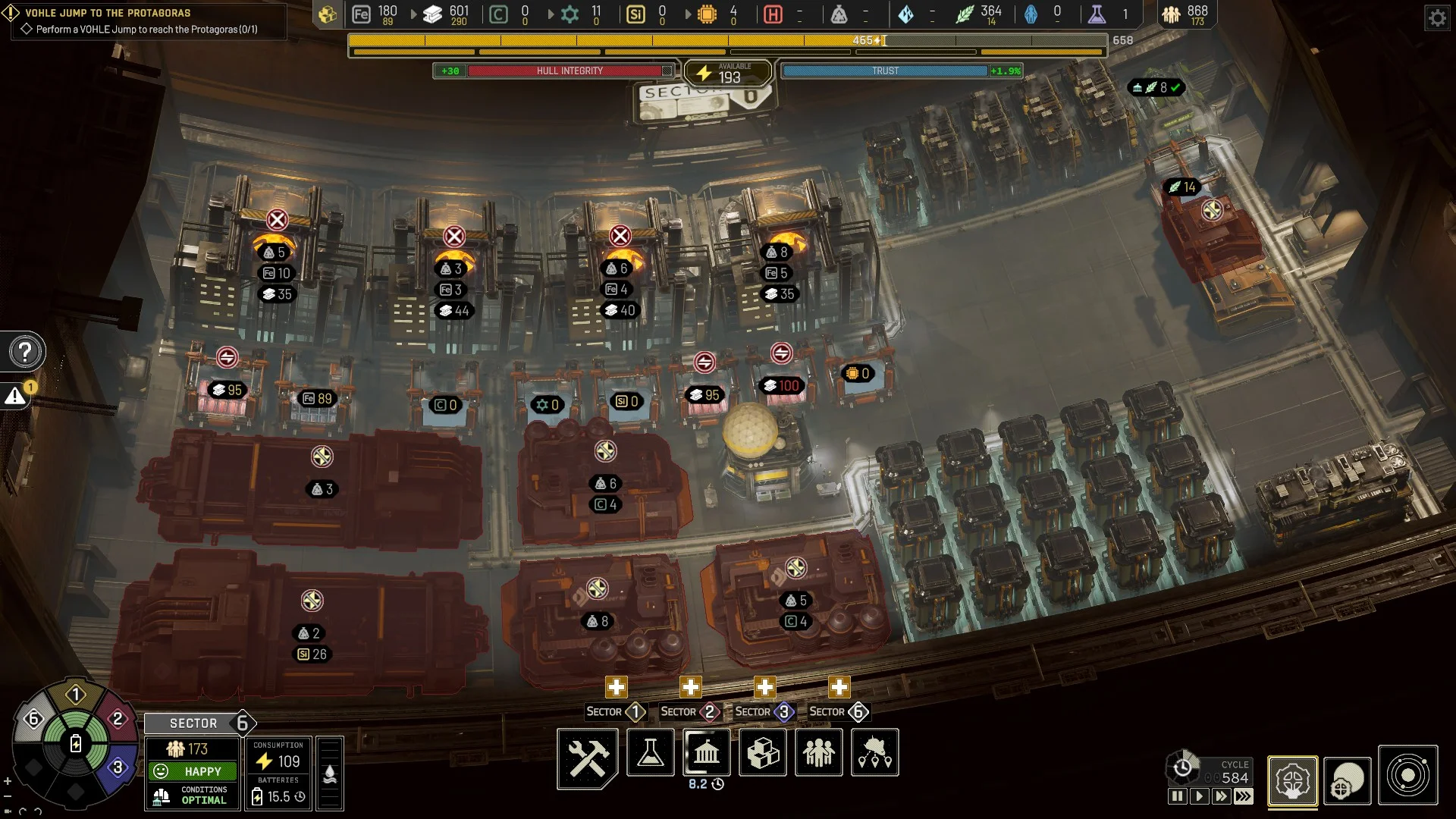This screenshot has width=1456, height=819.
Task: Select Sector 2 on the sector wheel
Action: [x=118, y=719]
